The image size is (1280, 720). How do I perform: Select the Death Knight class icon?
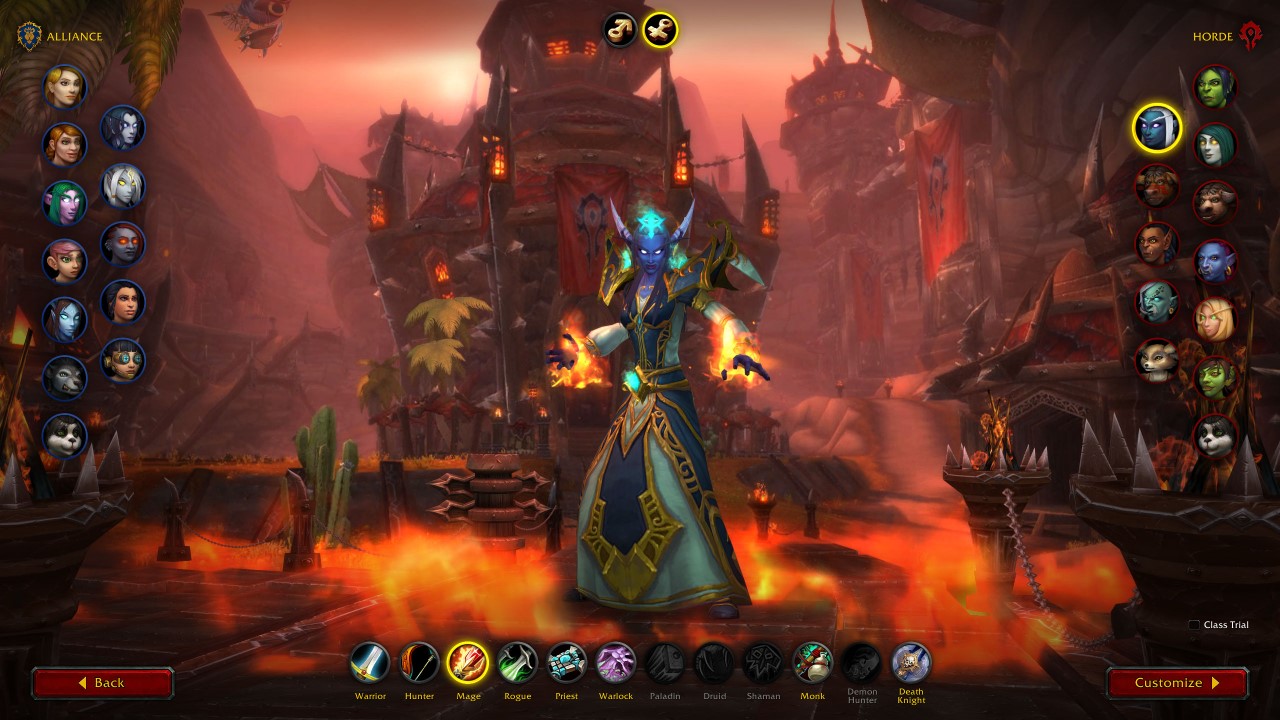pyautogui.click(x=910, y=660)
